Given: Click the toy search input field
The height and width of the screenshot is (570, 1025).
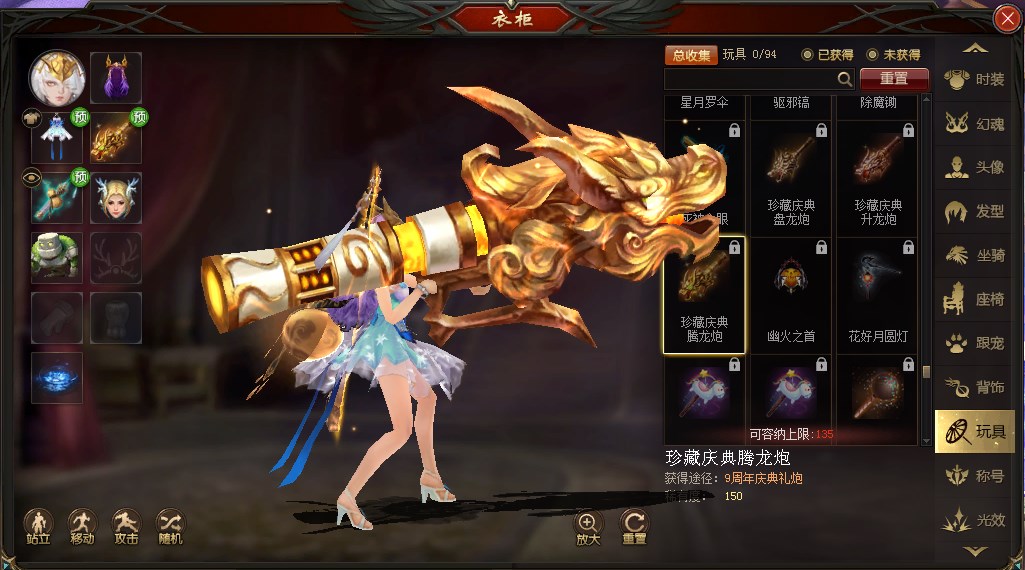Looking at the screenshot, I should click(x=750, y=79).
